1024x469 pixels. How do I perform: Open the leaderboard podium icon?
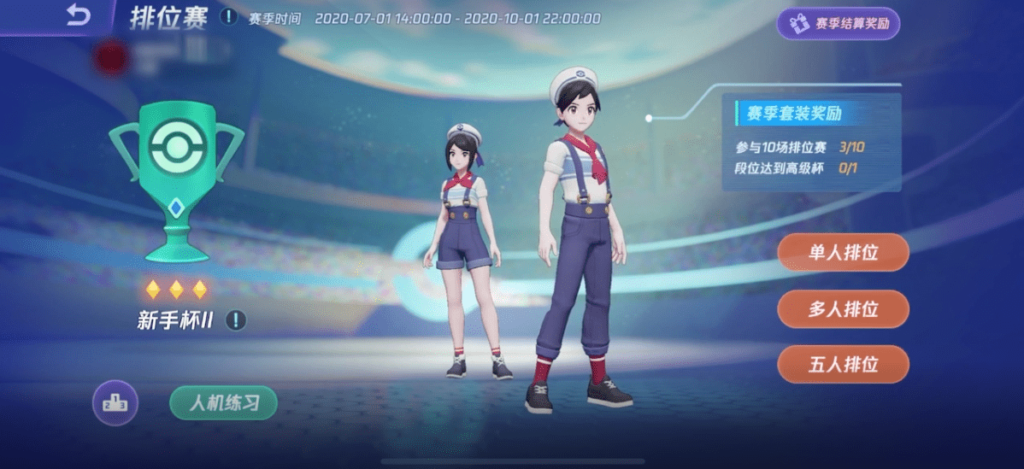tap(116, 402)
